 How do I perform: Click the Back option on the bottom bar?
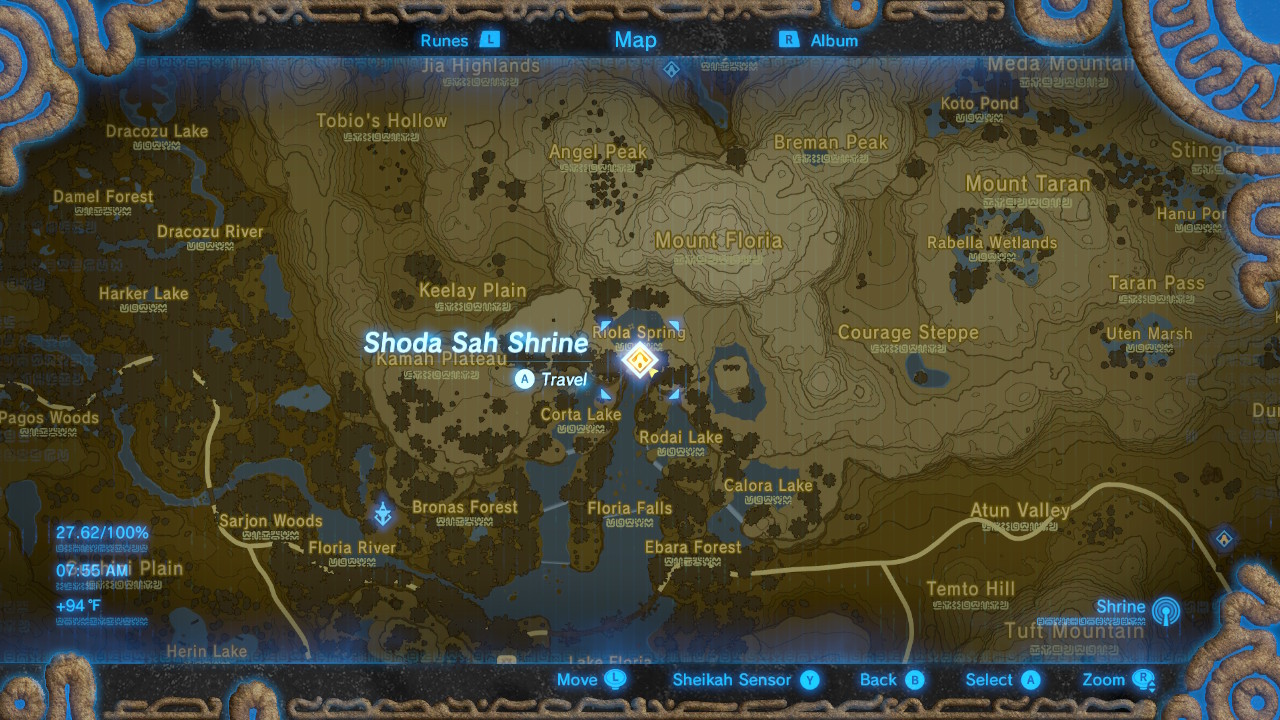(888, 679)
